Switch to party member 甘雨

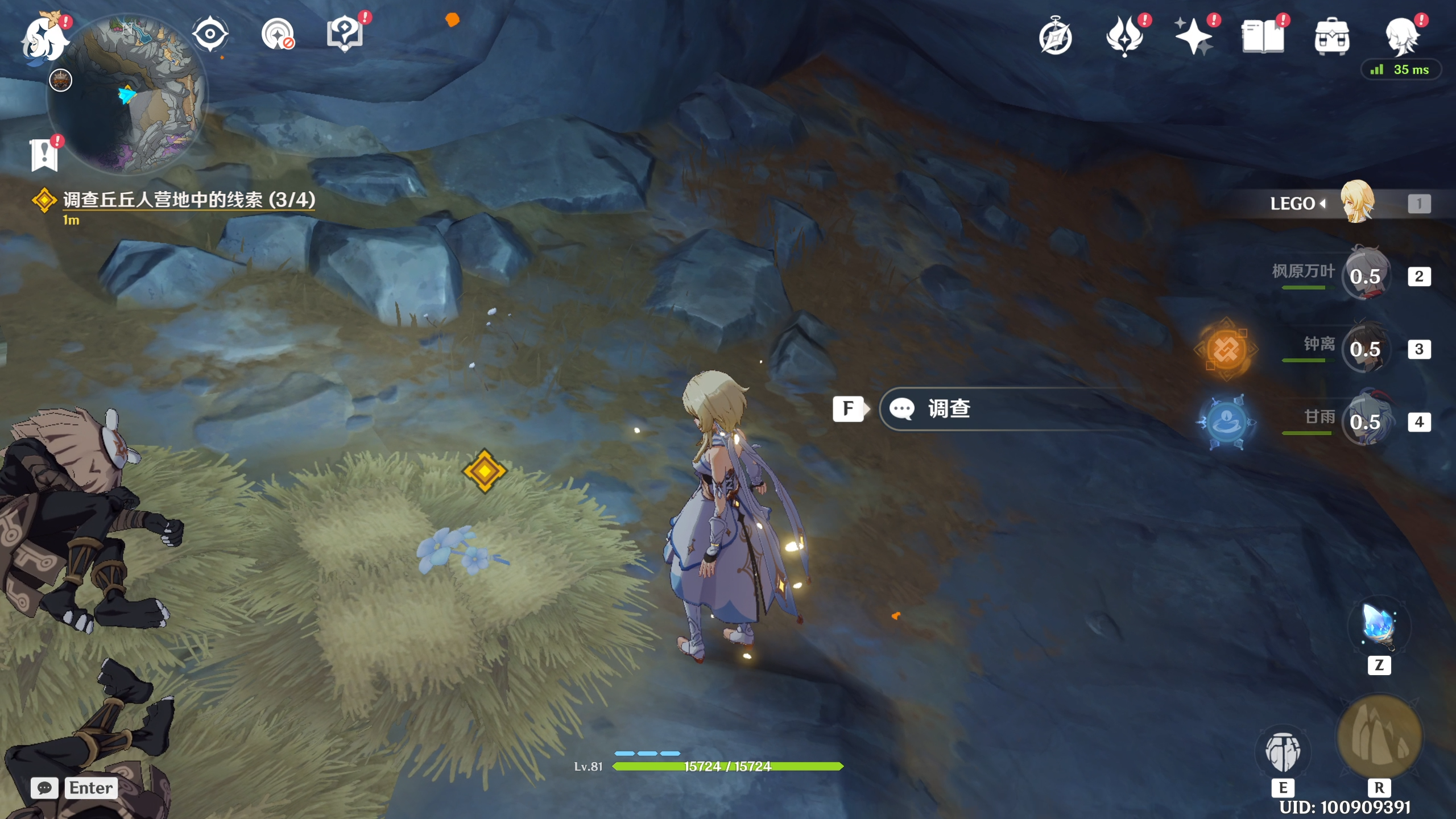click(1366, 421)
